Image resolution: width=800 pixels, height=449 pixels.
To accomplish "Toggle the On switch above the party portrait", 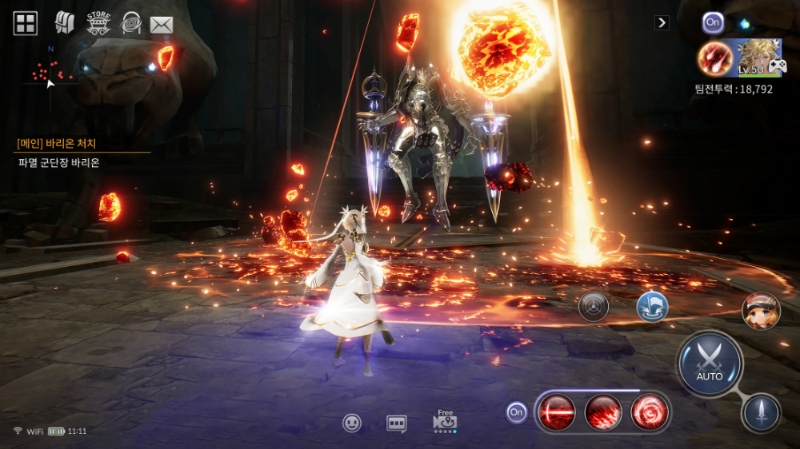I will click(712, 21).
